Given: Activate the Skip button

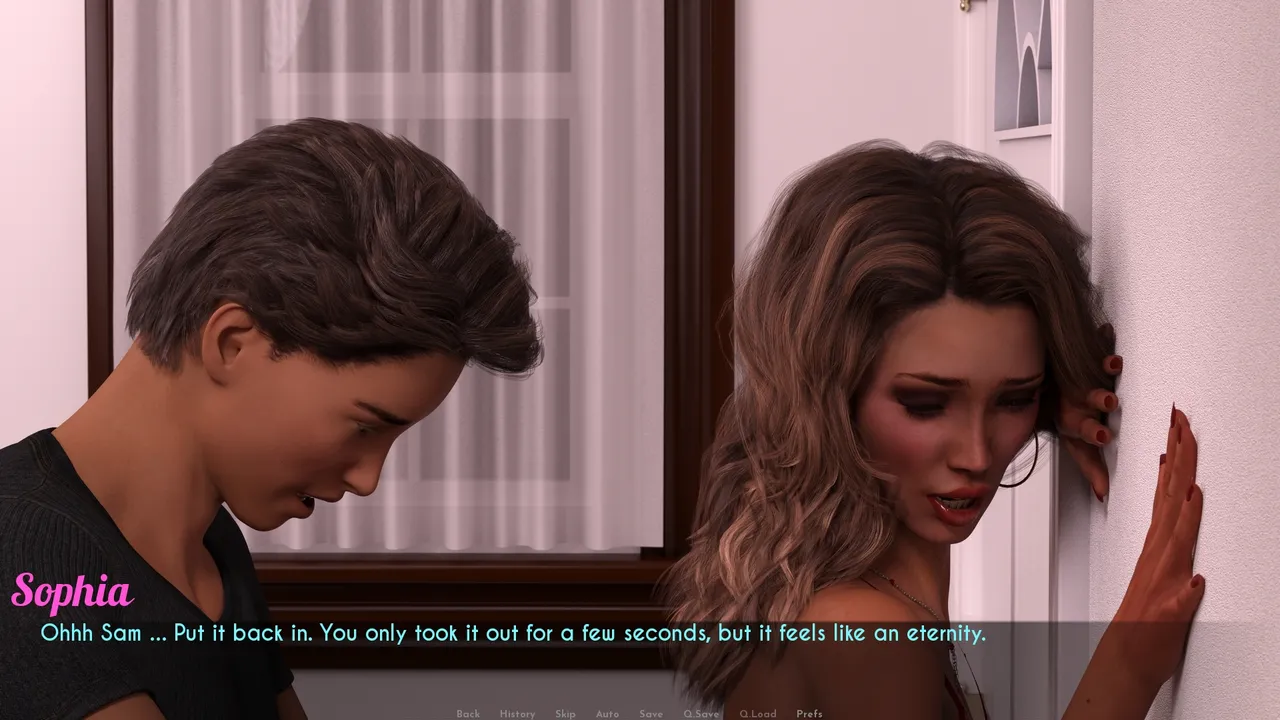Looking at the screenshot, I should (x=565, y=714).
